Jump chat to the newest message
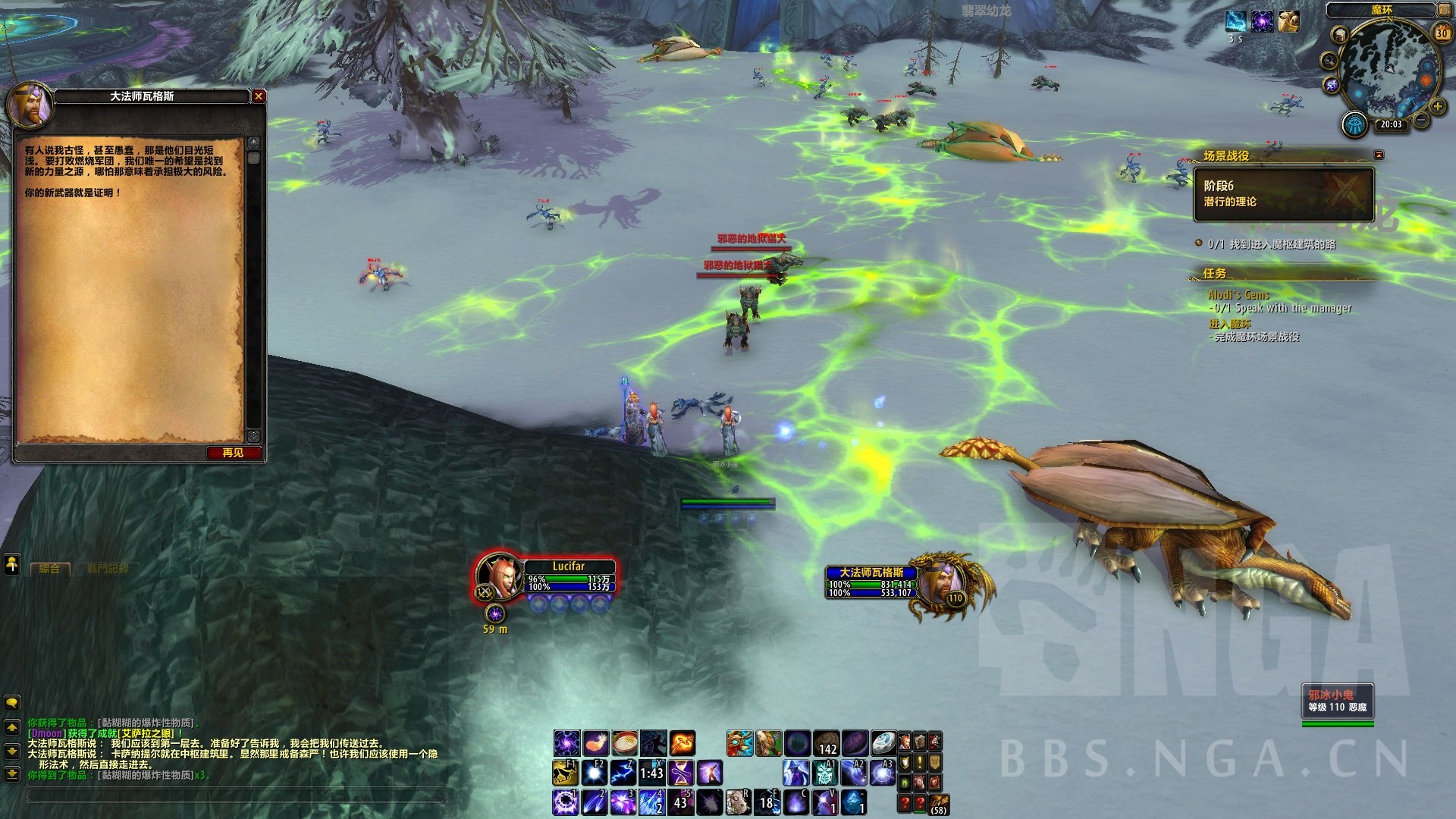This screenshot has width=1456, height=819. click(12, 774)
